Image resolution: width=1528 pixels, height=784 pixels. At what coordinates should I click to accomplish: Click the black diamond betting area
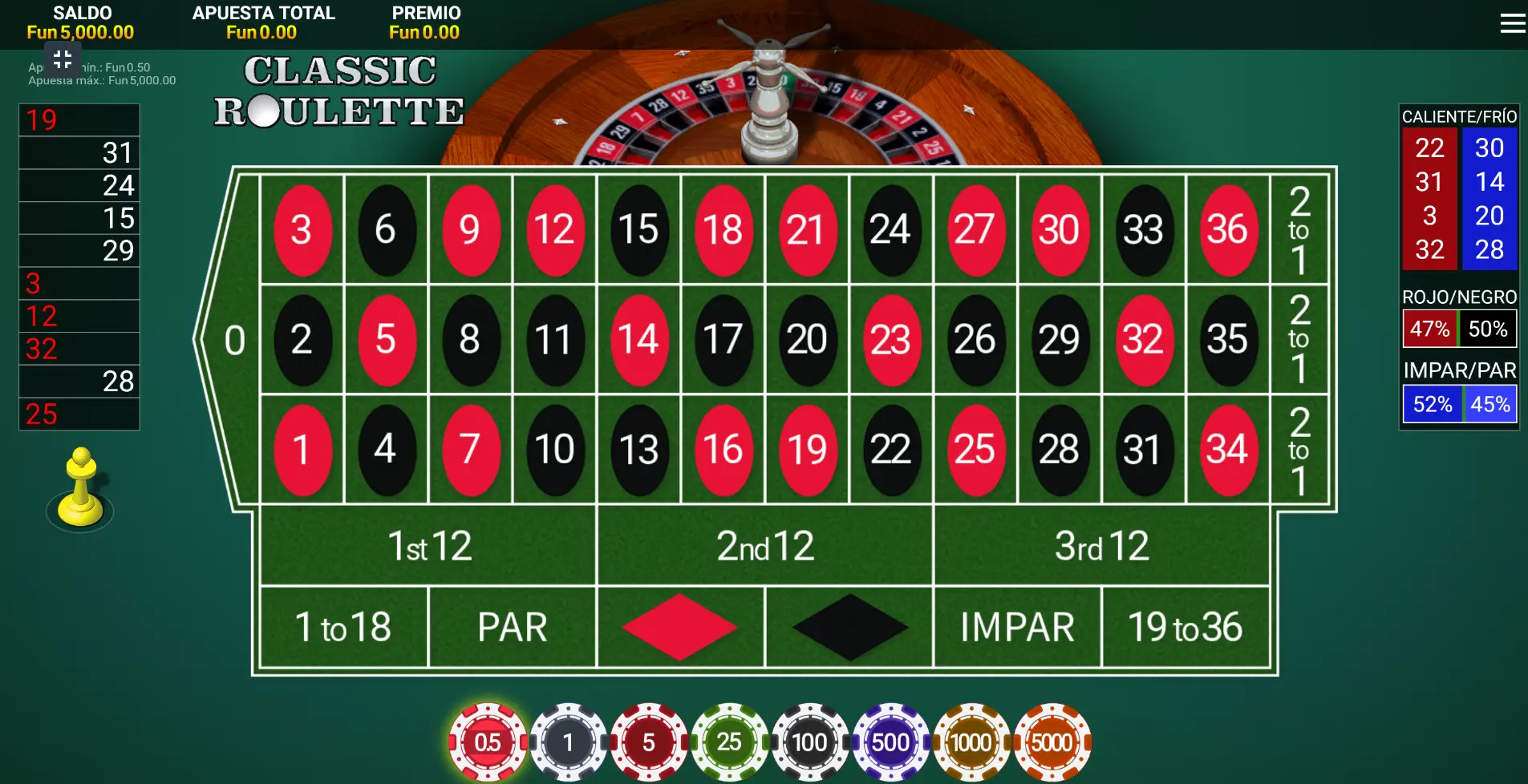coord(849,626)
